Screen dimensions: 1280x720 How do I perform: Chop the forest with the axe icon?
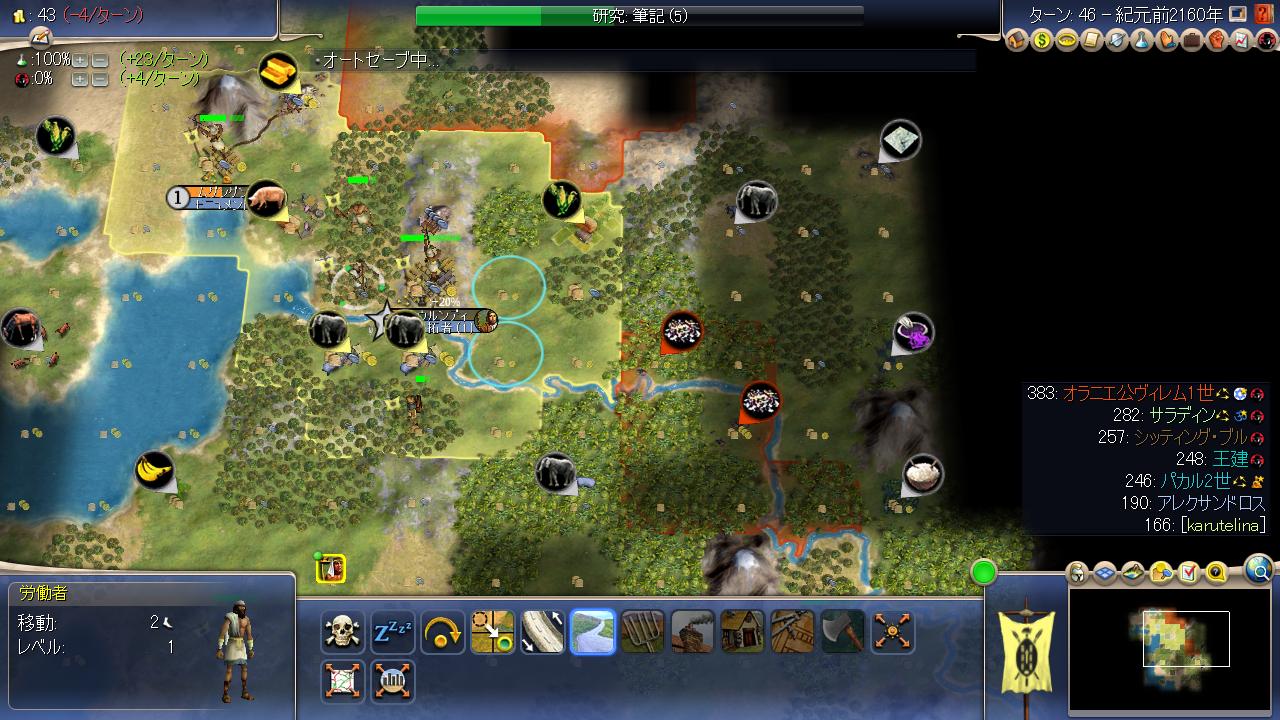pos(843,632)
